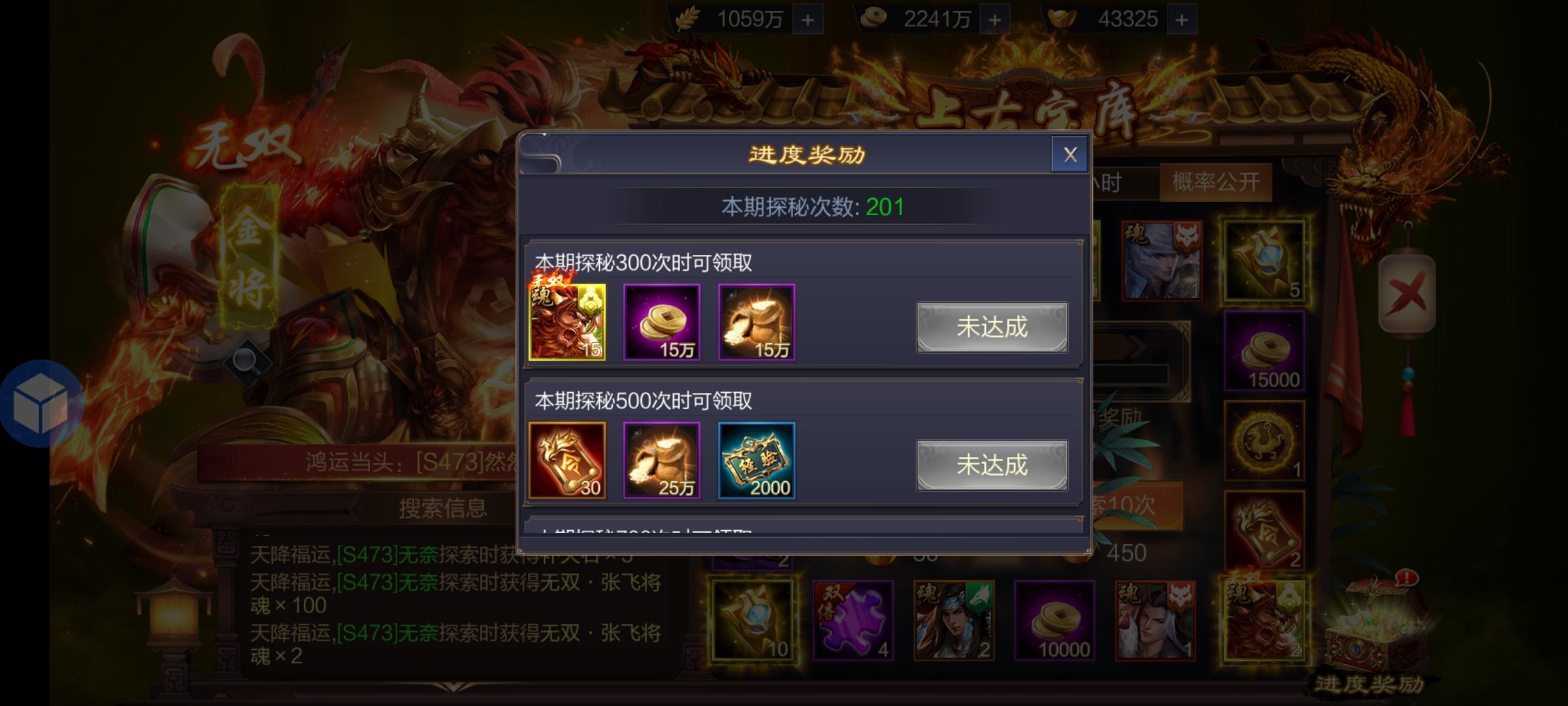Select the 15000 coin item on right
The width and height of the screenshot is (1568, 706).
(1265, 350)
